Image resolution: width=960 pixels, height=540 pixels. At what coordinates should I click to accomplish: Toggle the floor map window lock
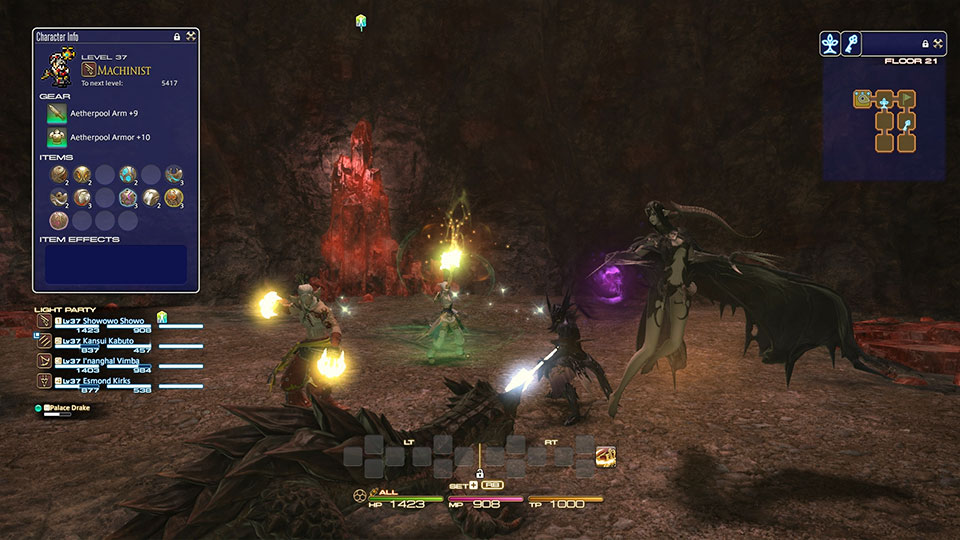tap(925, 44)
